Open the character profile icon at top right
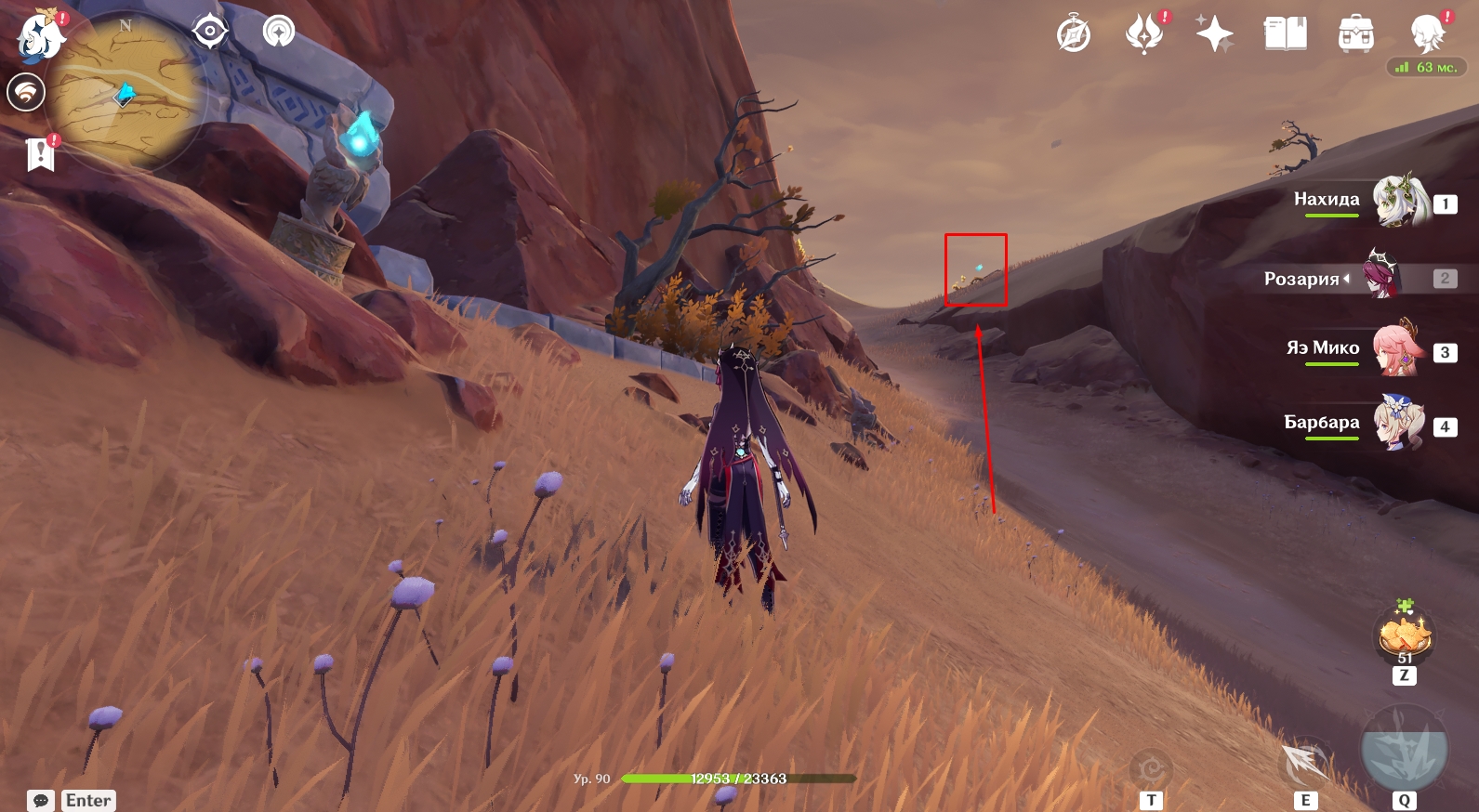1479x812 pixels. [1427, 34]
